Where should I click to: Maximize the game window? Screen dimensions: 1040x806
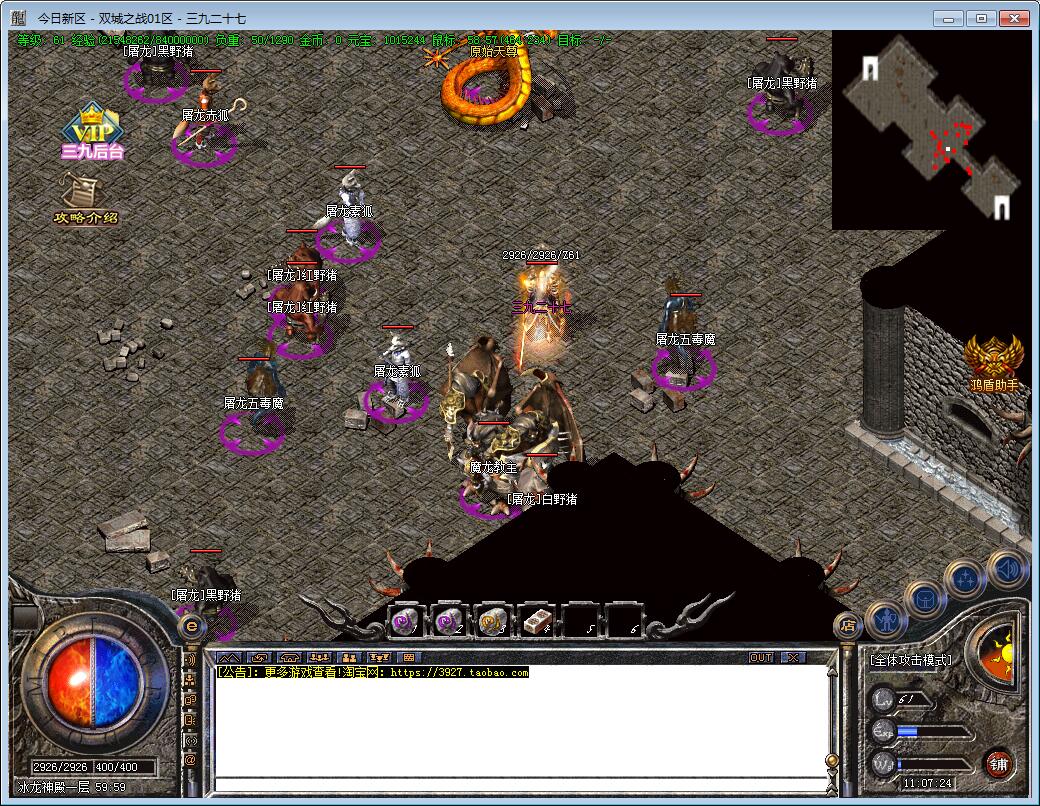pyautogui.click(x=982, y=18)
